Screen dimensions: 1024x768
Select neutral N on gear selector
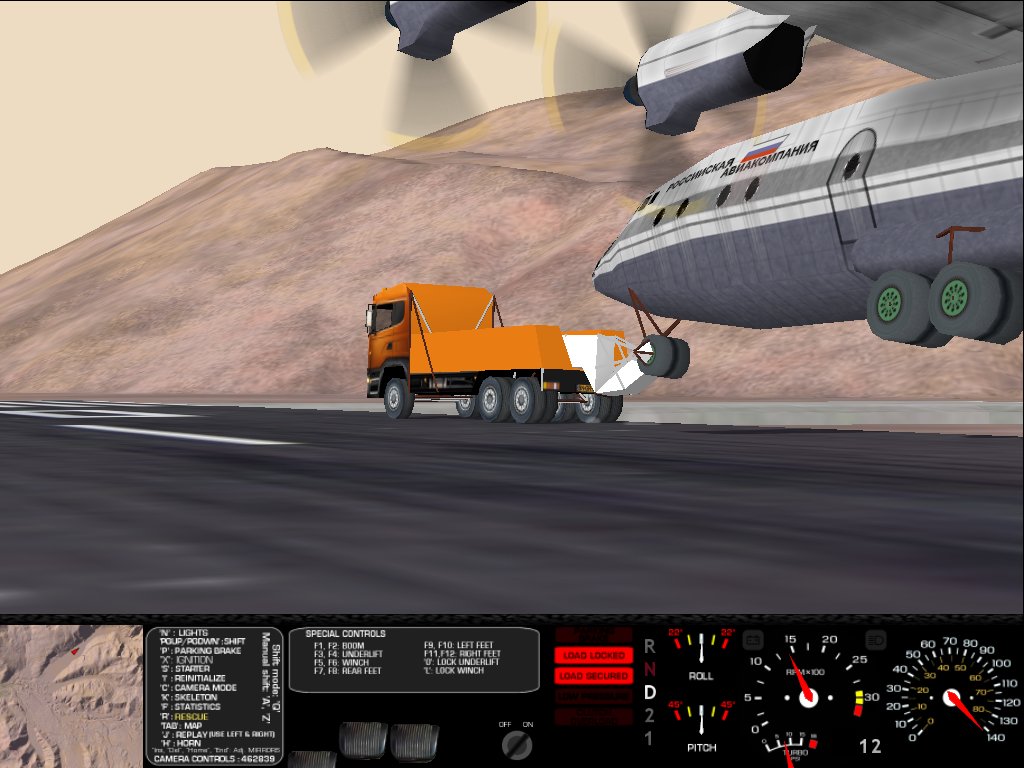649,669
